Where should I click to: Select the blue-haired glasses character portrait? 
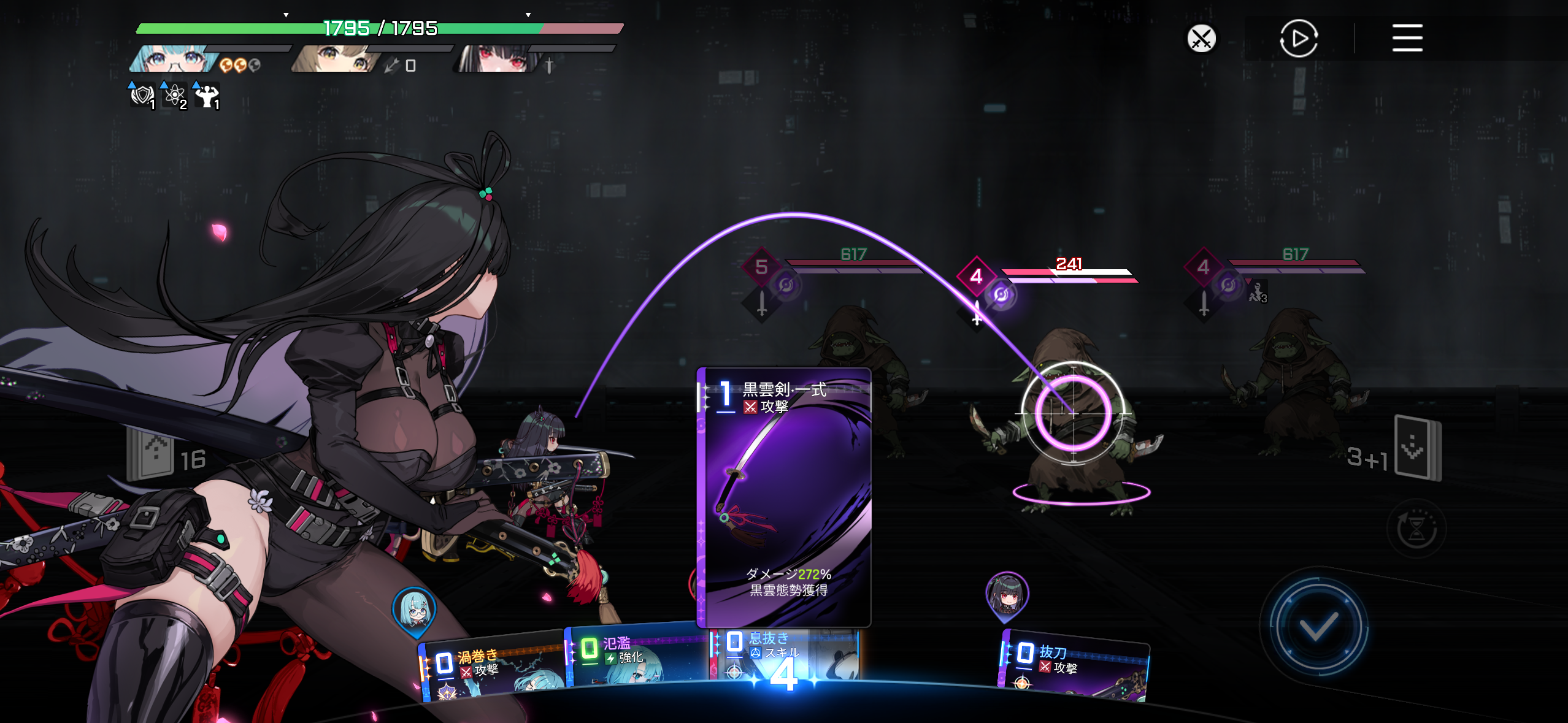coord(174,59)
